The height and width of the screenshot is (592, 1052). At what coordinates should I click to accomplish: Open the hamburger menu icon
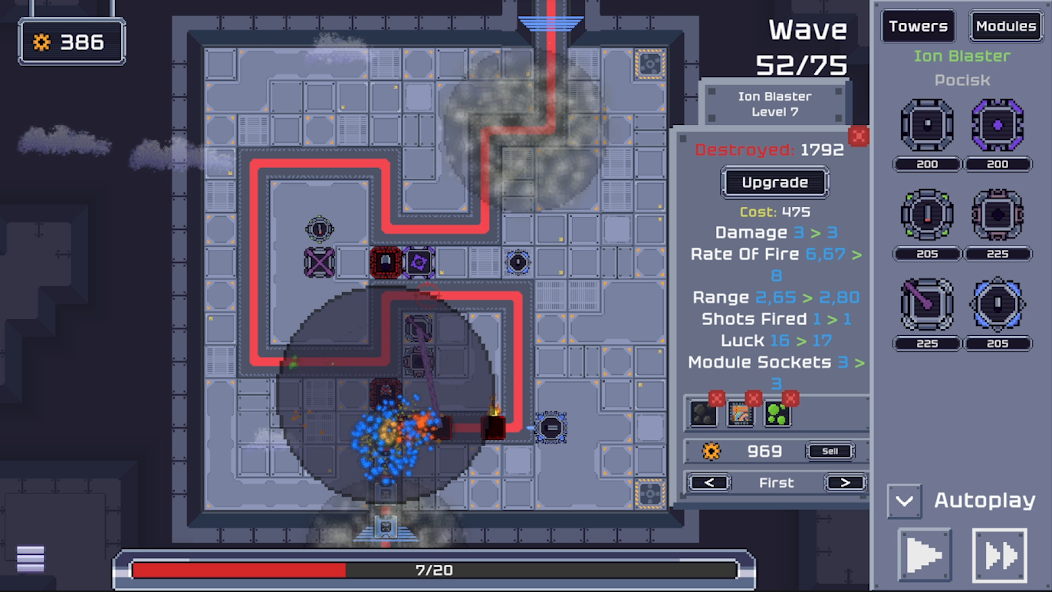click(31, 559)
